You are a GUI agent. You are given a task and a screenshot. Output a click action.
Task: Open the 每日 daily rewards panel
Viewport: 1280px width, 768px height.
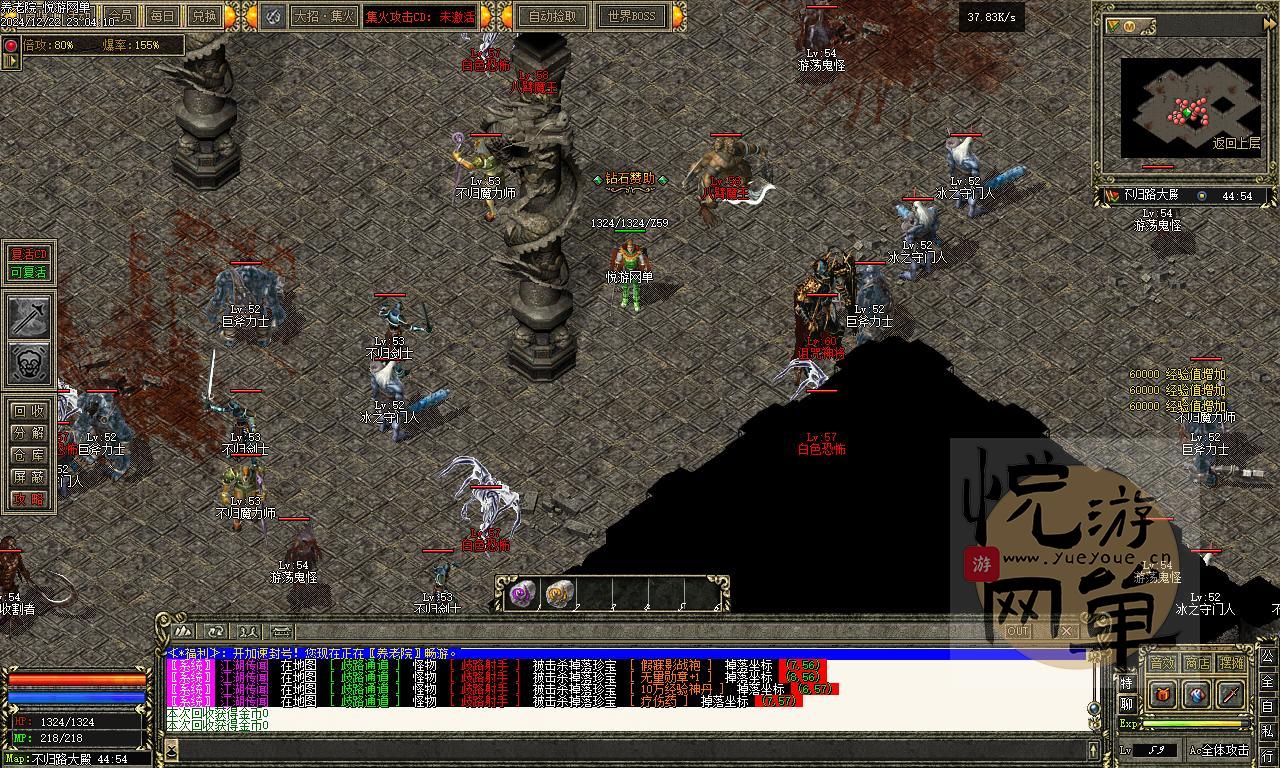click(162, 16)
